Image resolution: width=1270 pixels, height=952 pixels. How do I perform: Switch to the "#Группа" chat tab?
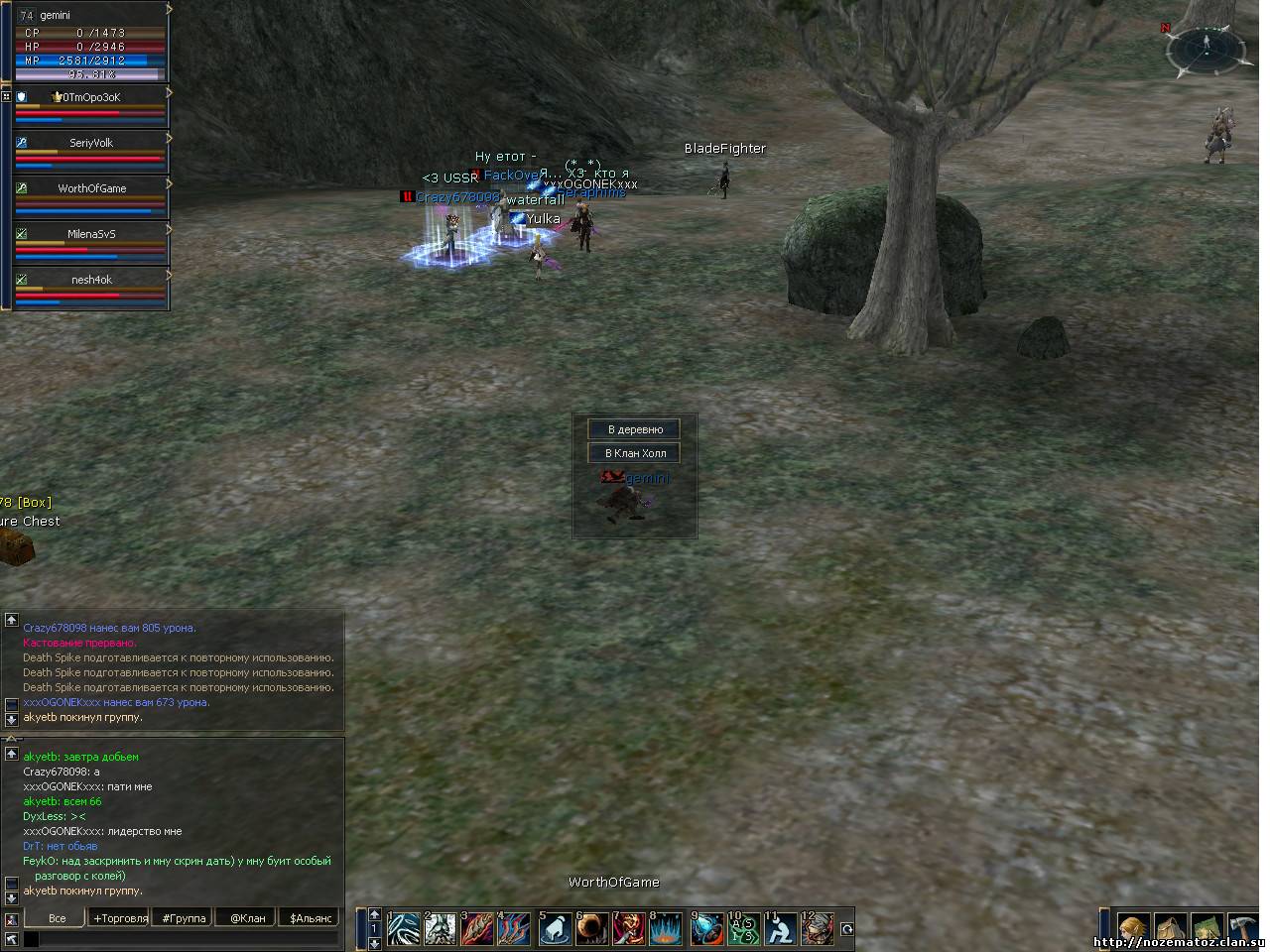click(x=185, y=918)
